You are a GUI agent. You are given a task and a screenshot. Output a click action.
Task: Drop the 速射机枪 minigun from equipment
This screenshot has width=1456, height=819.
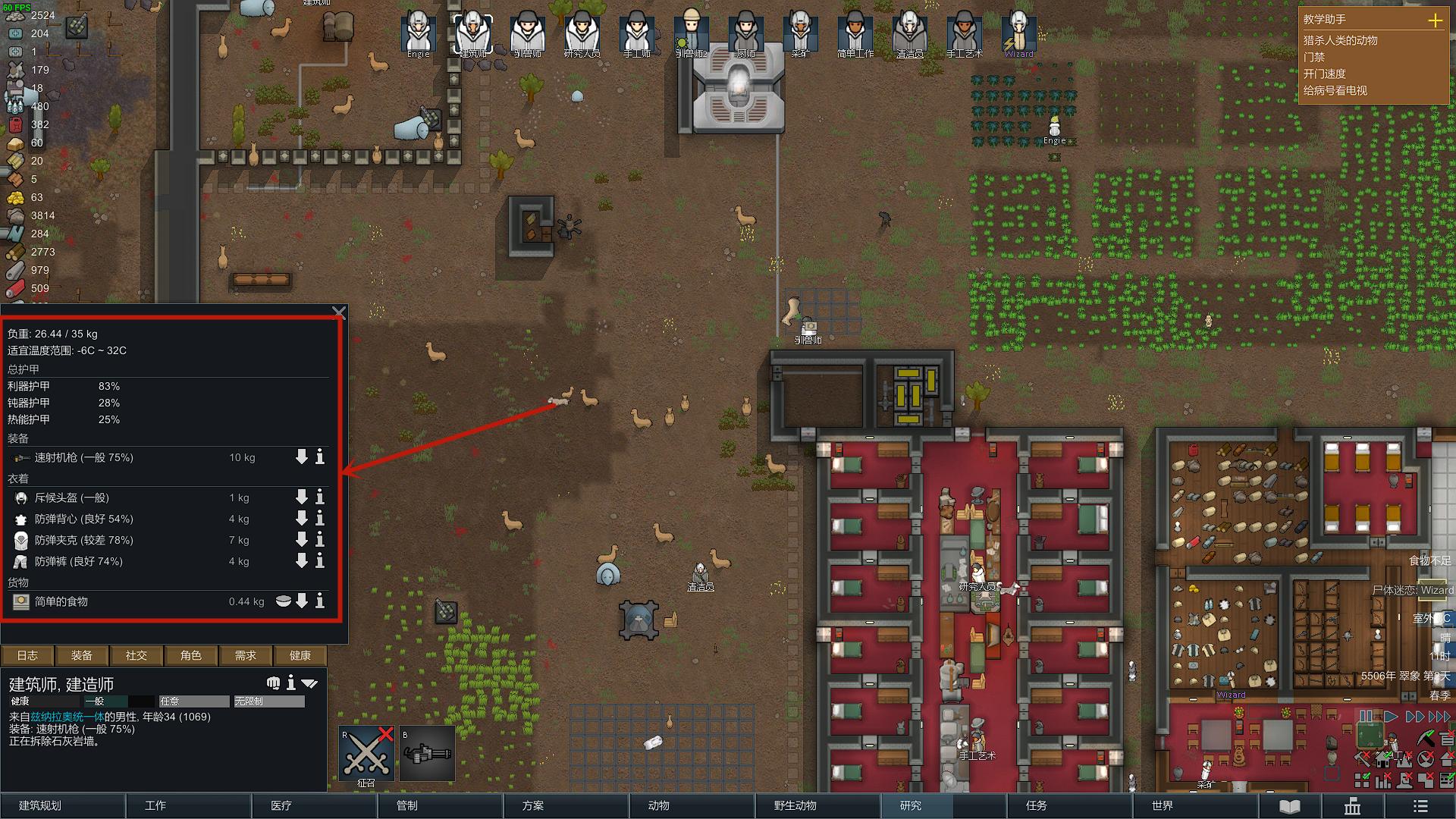301,457
